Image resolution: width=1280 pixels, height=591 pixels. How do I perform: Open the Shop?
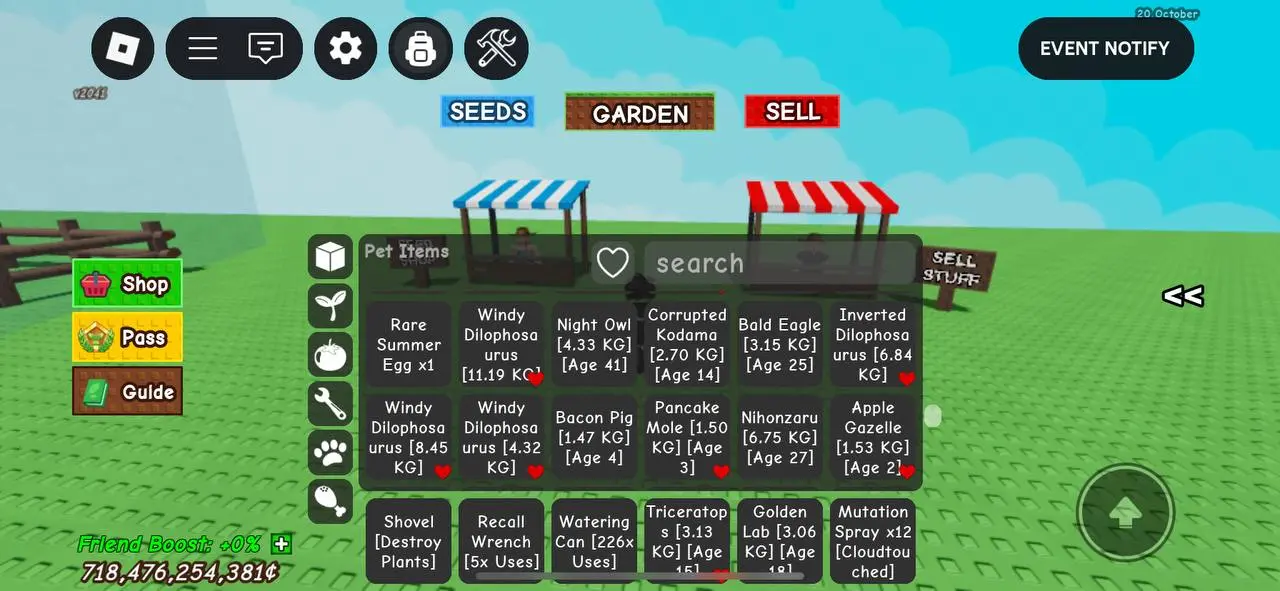[x=127, y=284]
